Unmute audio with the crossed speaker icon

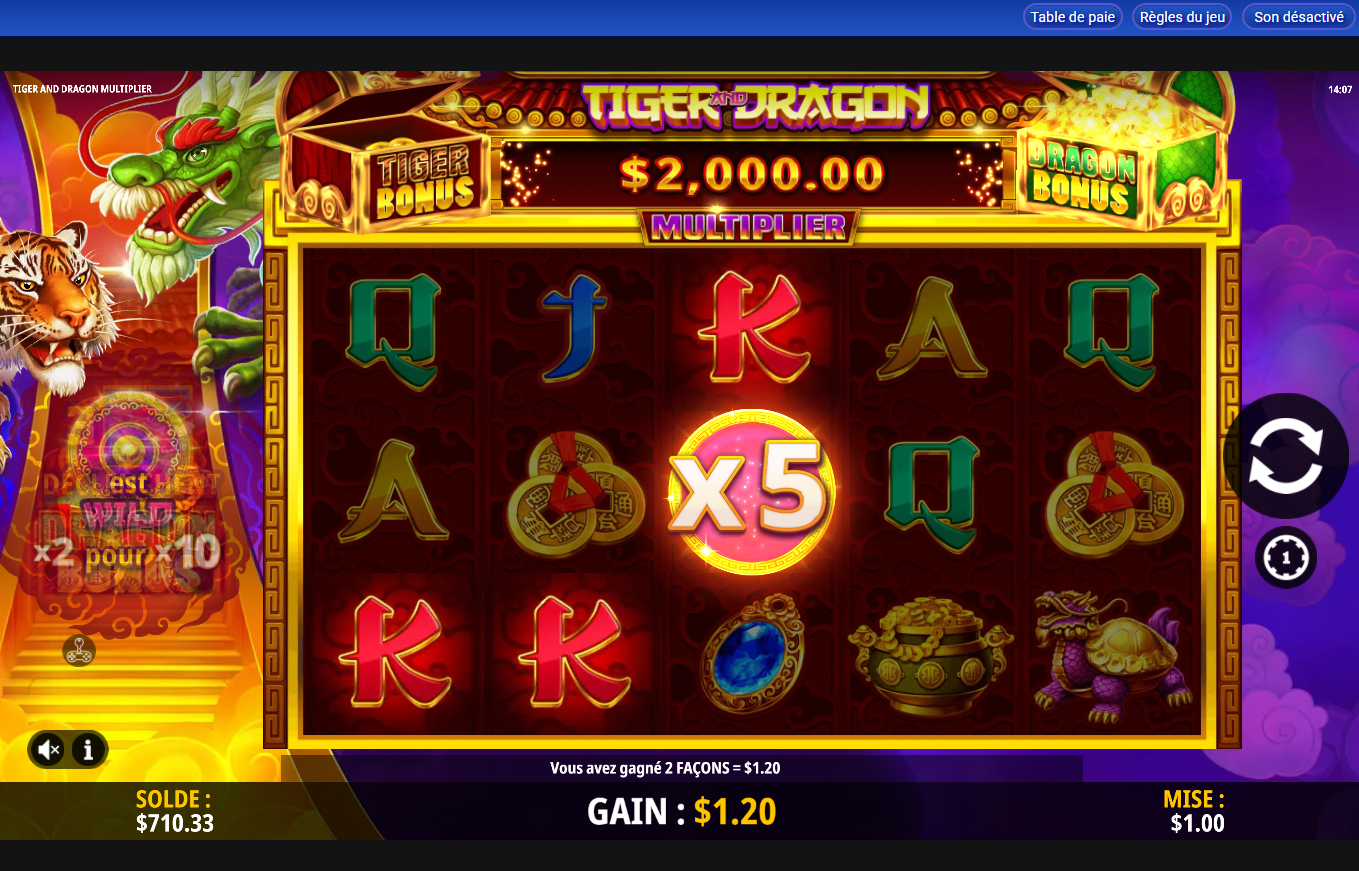tap(47, 749)
